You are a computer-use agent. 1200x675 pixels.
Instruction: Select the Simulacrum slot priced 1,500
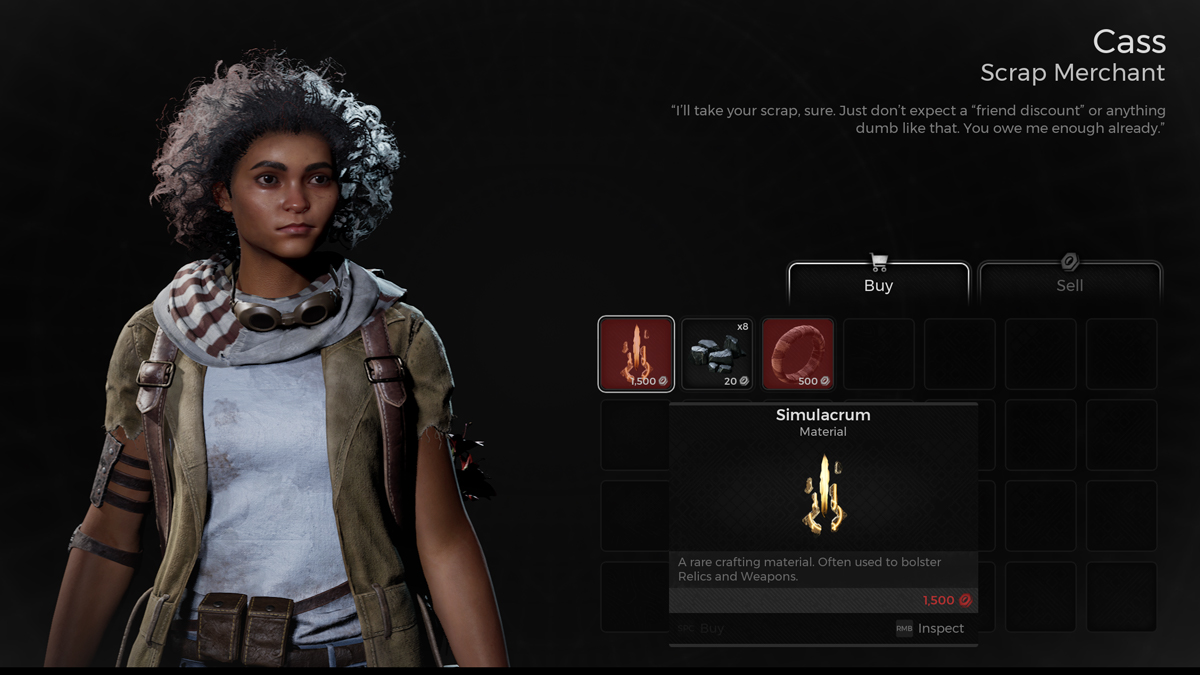click(636, 354)
